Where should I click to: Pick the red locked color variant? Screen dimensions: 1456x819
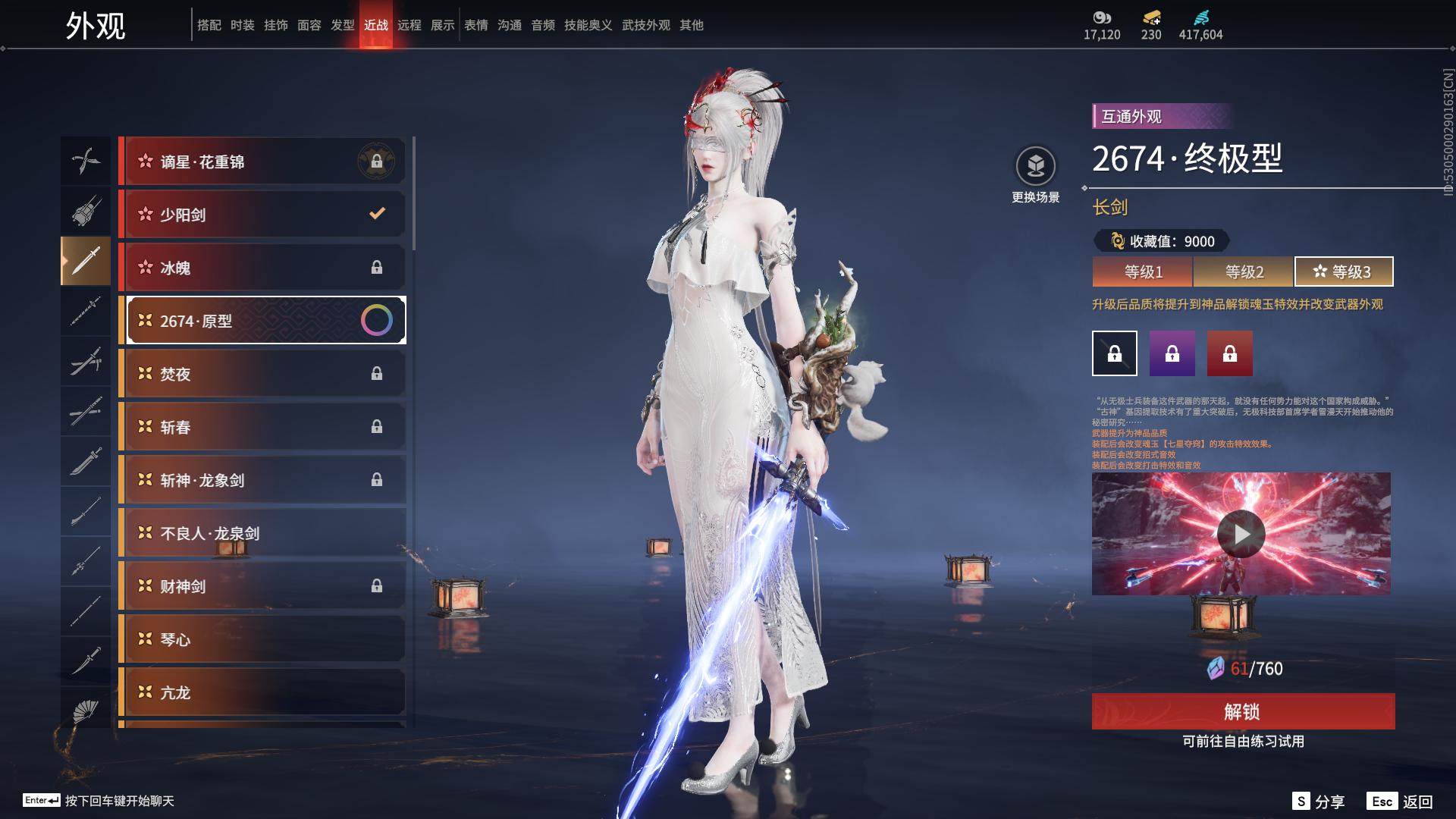(1229, 353)
